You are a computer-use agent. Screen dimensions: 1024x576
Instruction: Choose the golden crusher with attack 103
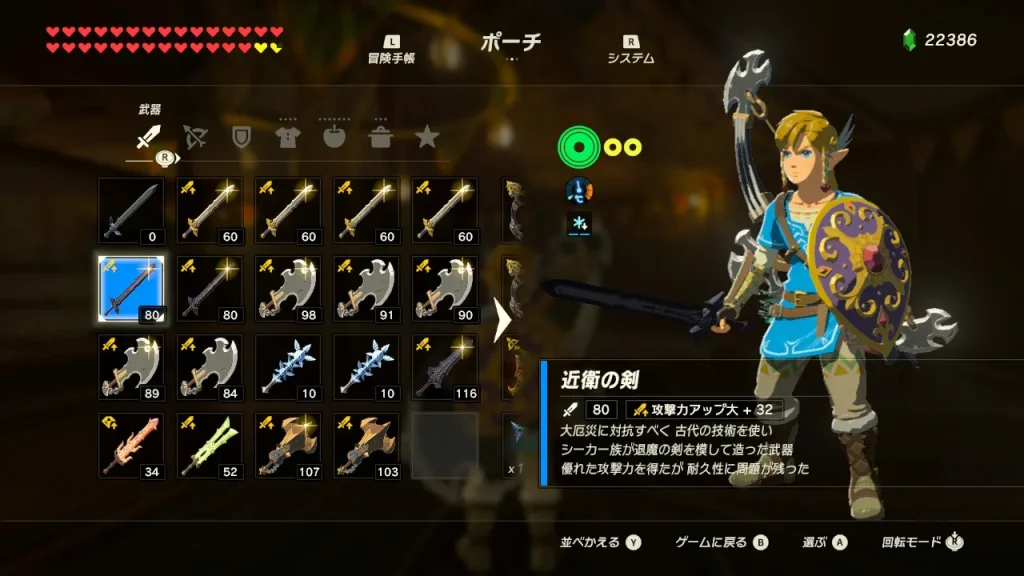pos(366,445)
